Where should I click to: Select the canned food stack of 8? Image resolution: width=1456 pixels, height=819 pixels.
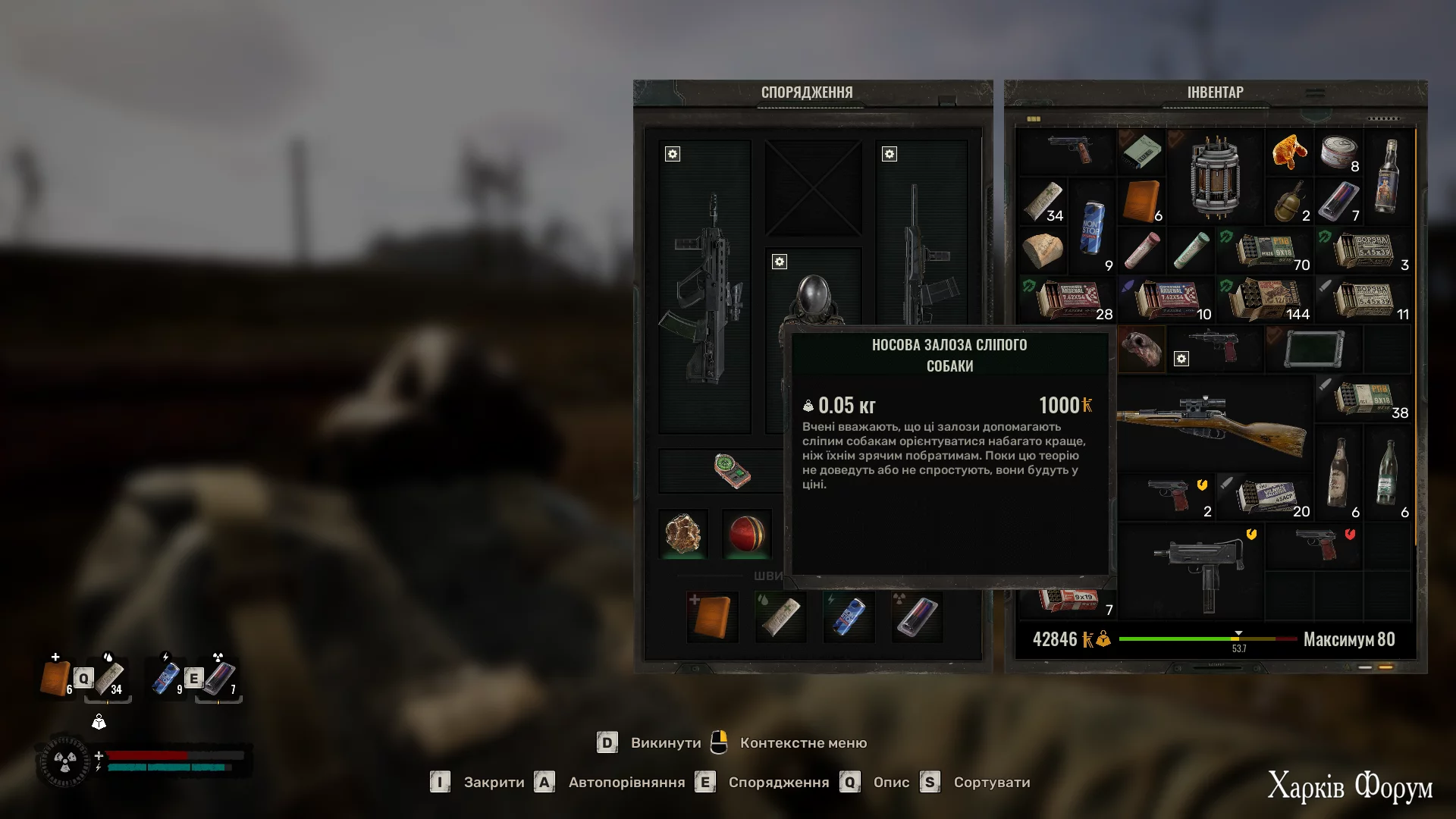[x=1339, y=152]
